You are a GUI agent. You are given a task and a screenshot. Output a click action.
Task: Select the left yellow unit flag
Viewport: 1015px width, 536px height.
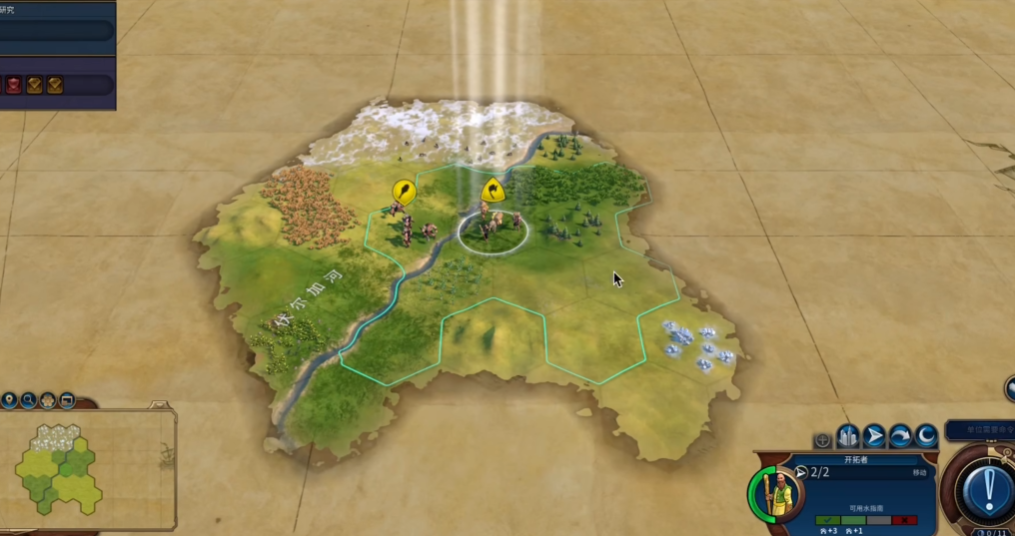tap(403, 190)
